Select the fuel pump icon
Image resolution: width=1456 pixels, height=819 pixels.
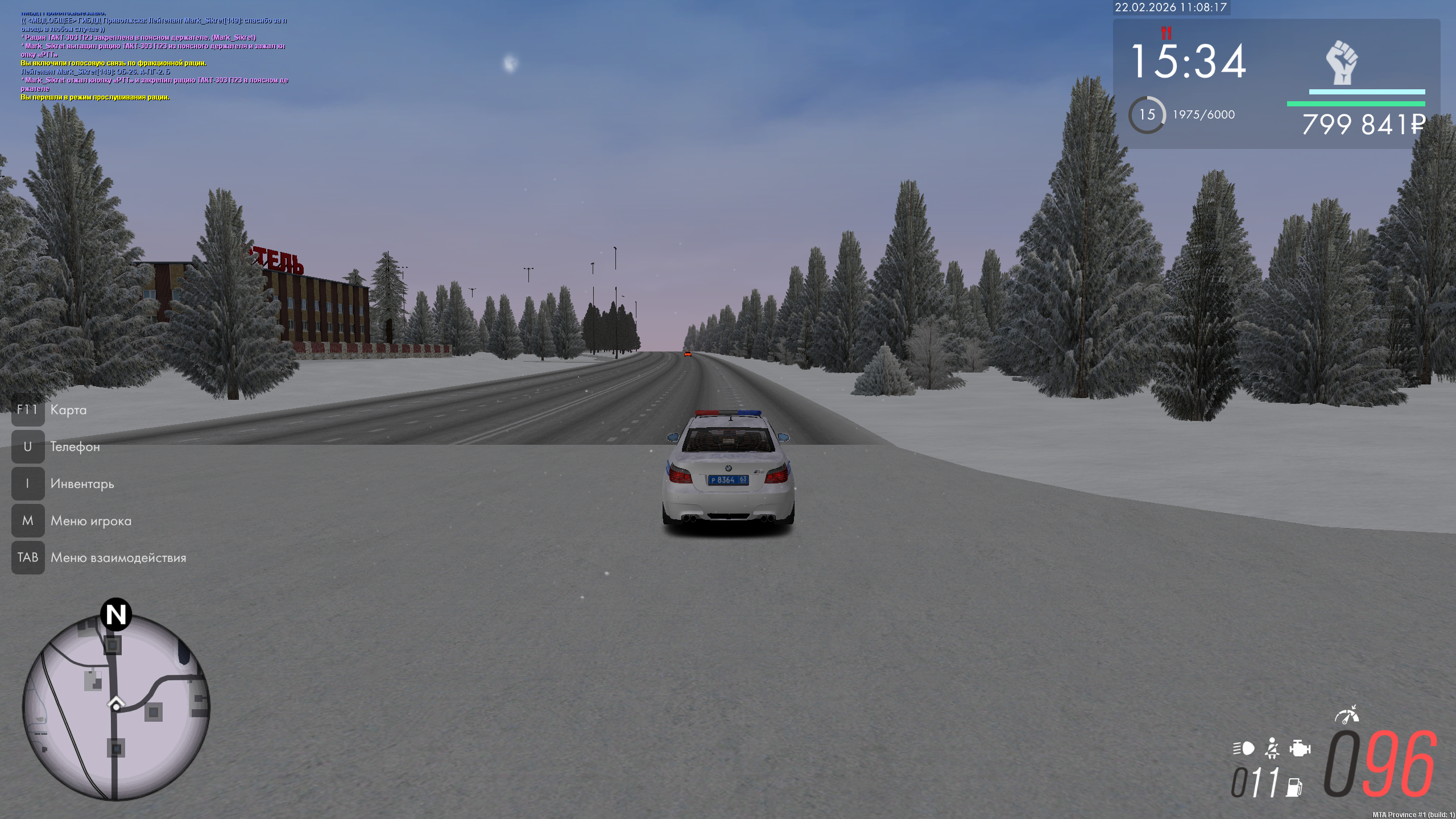coord(1294,787)
